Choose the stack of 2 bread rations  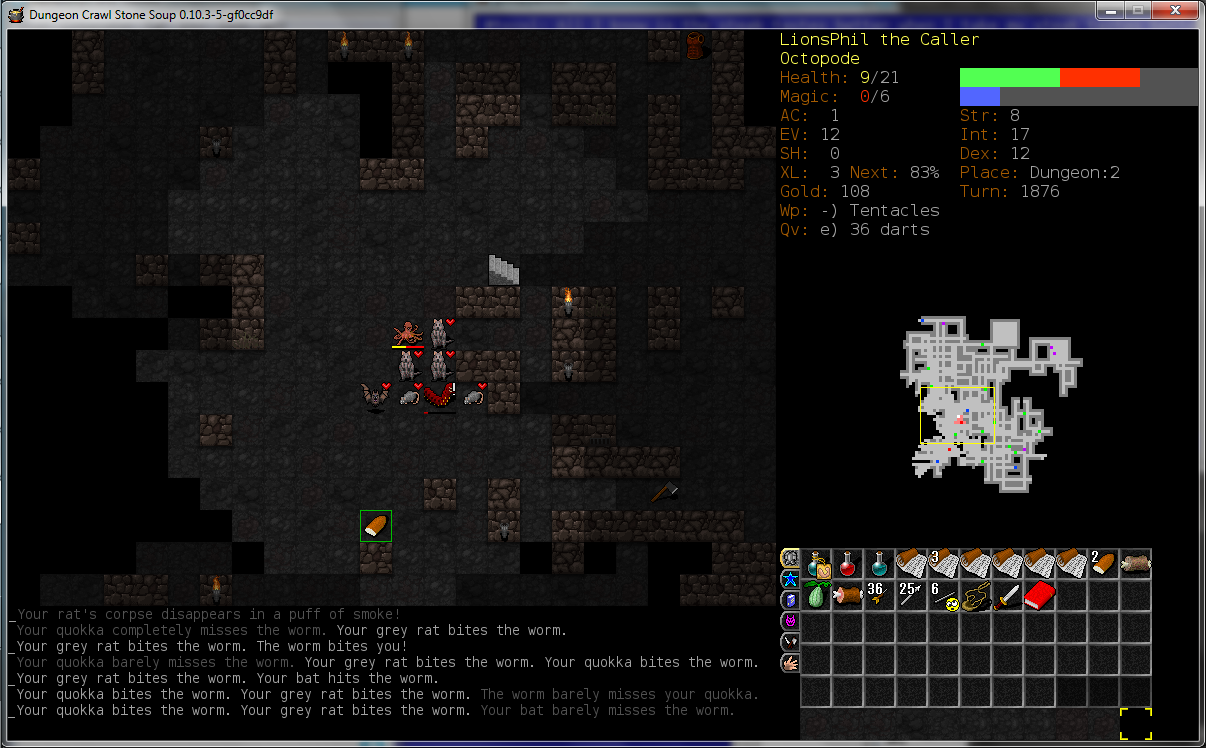[1104, 564]
